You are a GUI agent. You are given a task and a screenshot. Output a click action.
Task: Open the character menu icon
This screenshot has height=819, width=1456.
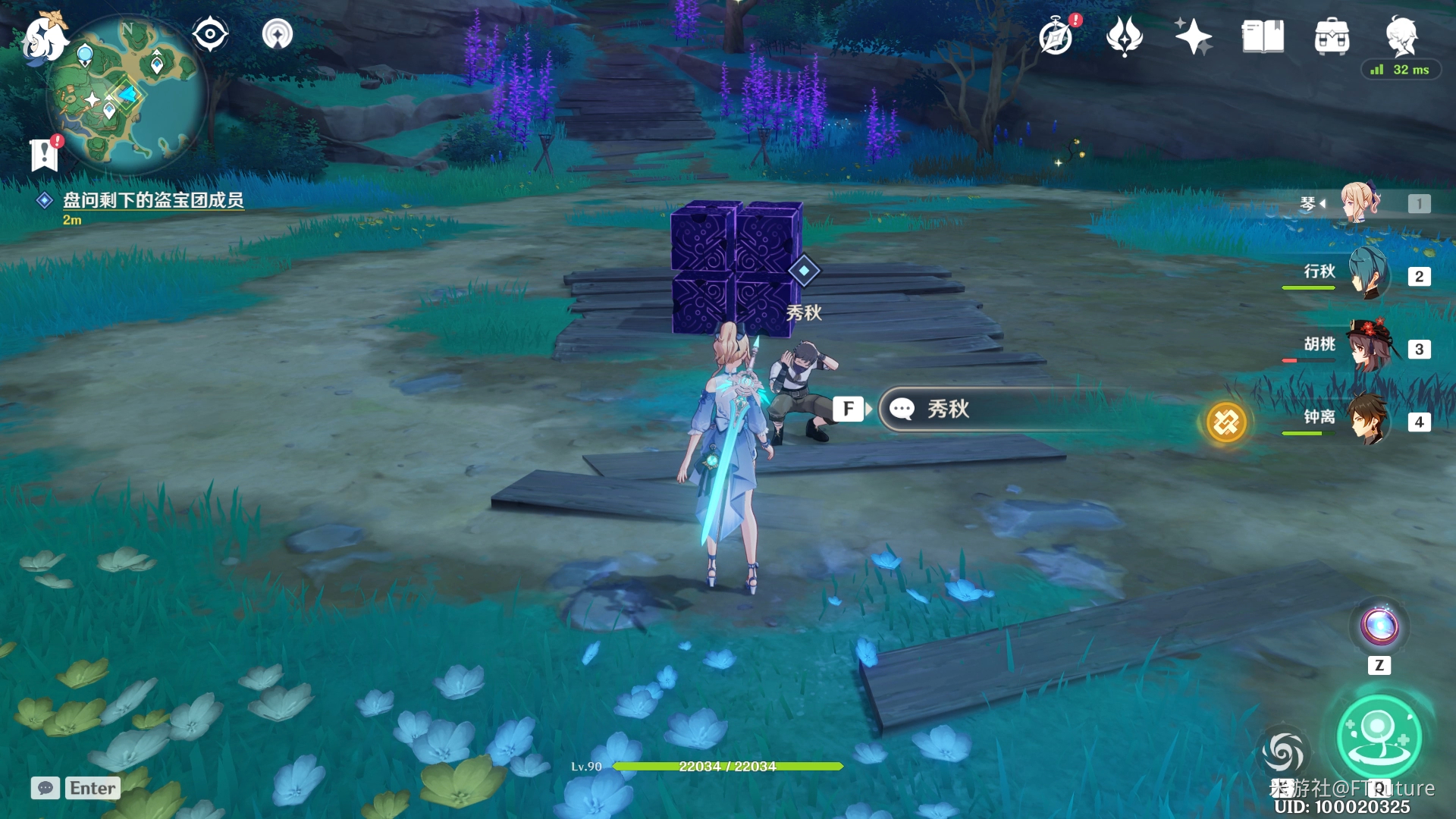tap(1401, 35)
